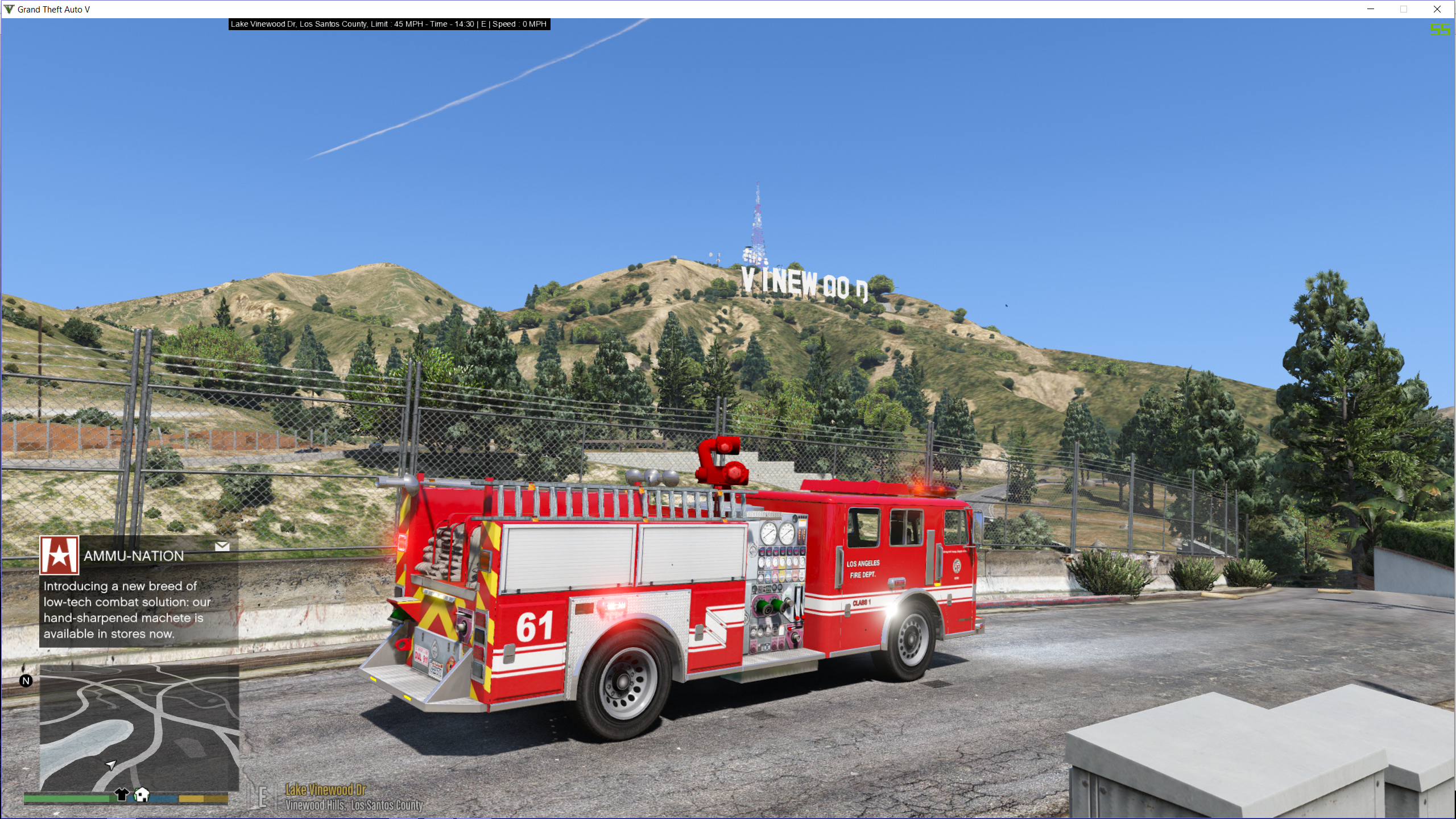Screen dimensions: 1456x819
Task: Click the minimap radar
Action: 139,727
